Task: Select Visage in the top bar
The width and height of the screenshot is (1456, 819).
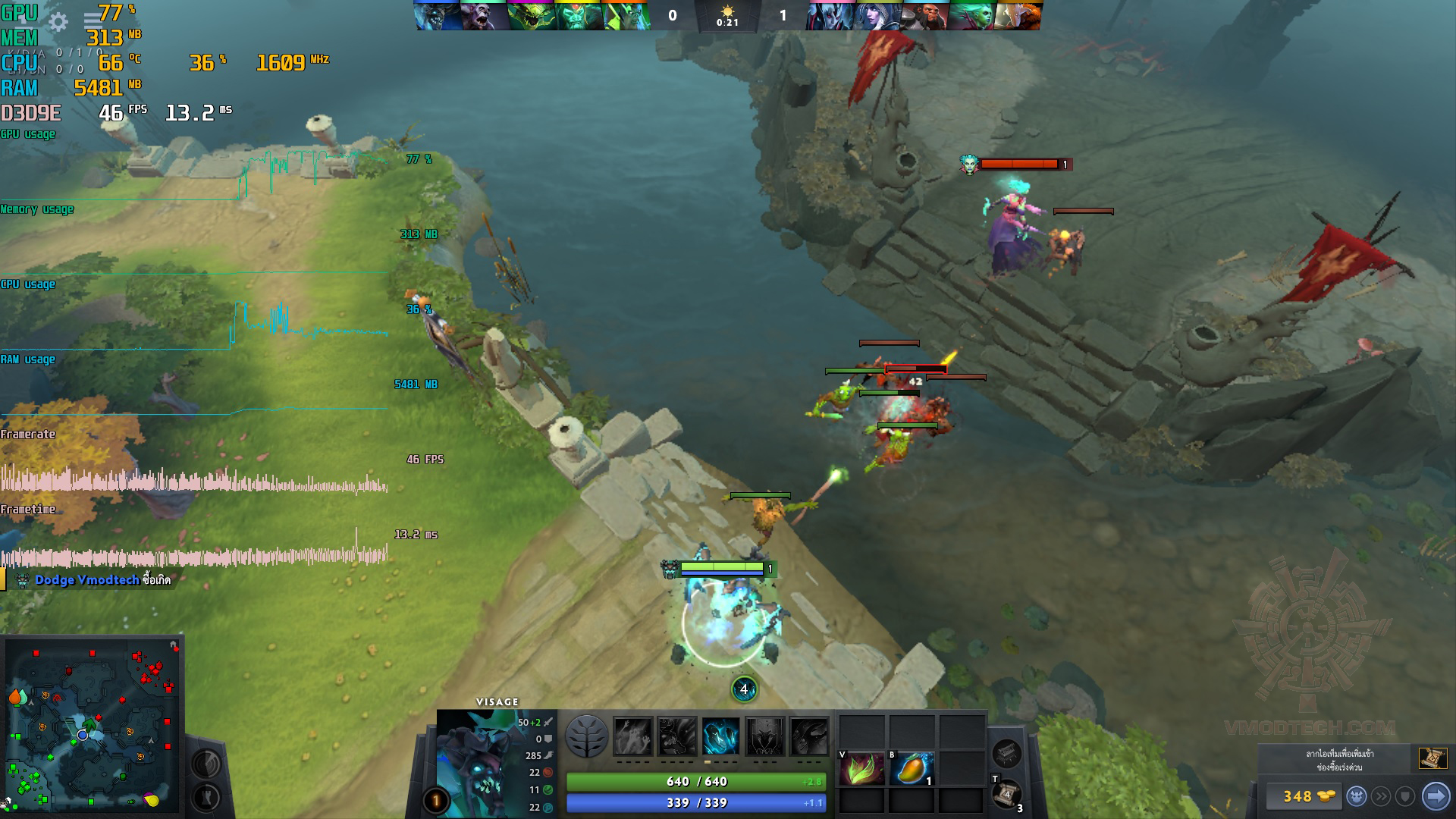Action: click(438, 16)
